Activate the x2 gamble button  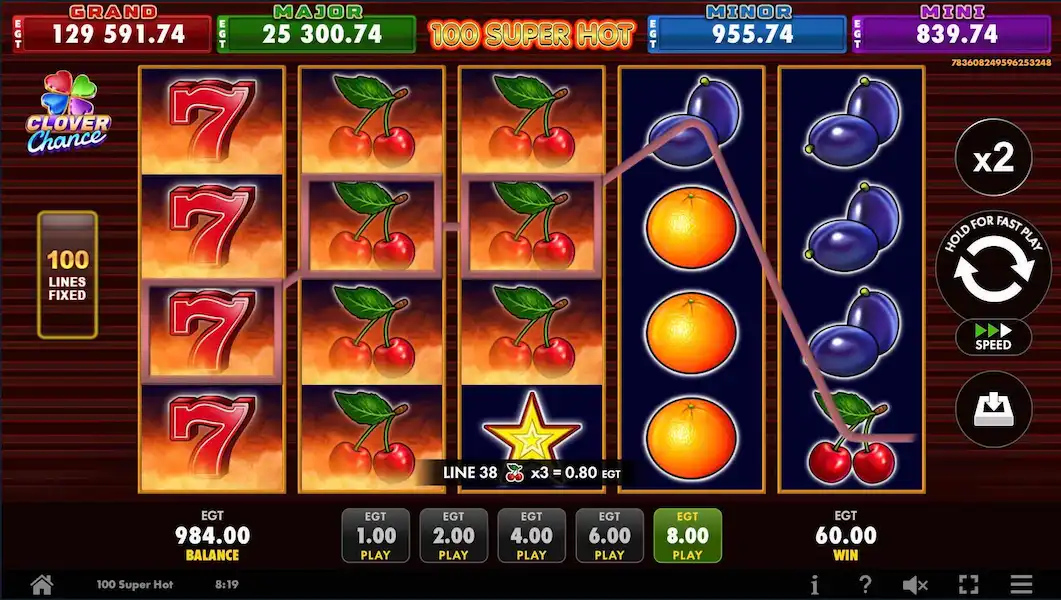pyautogui.click(x=993, y=158)
